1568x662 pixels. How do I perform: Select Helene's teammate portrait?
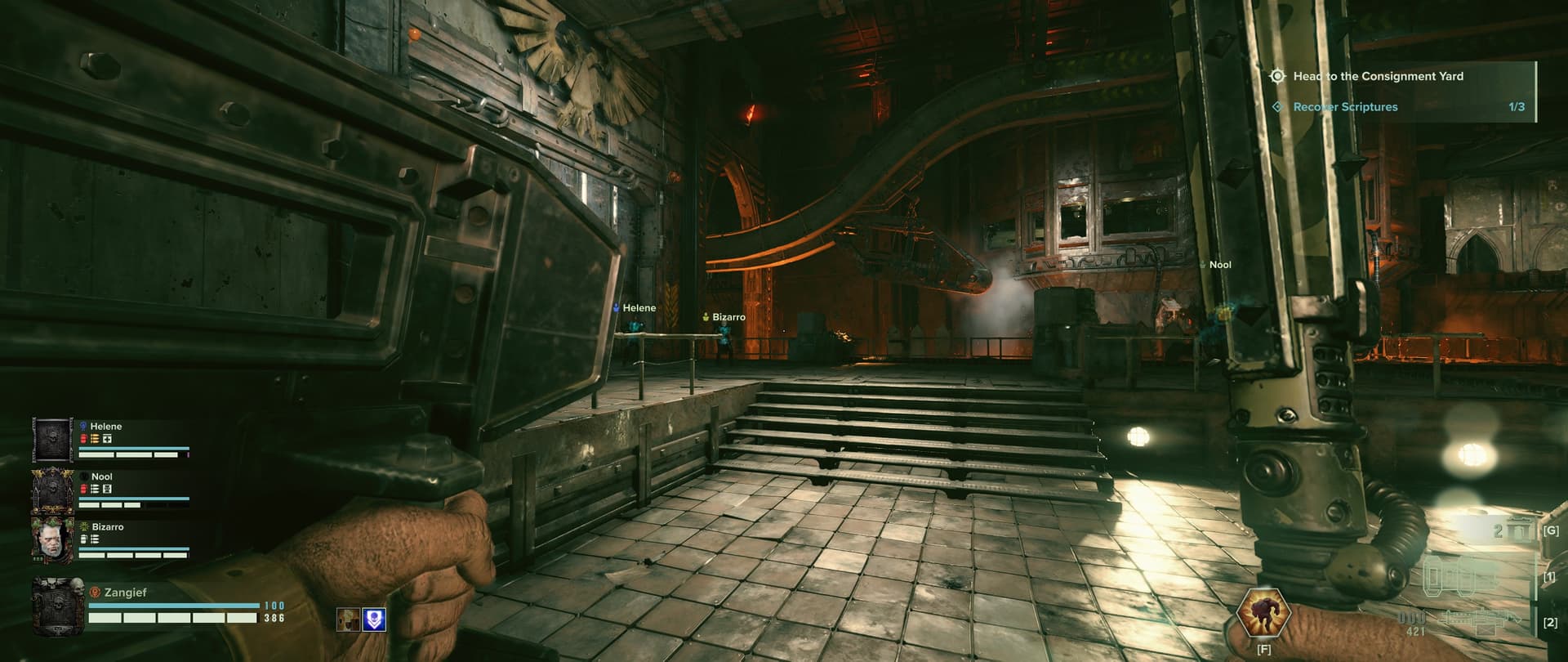tap(53, 439)
